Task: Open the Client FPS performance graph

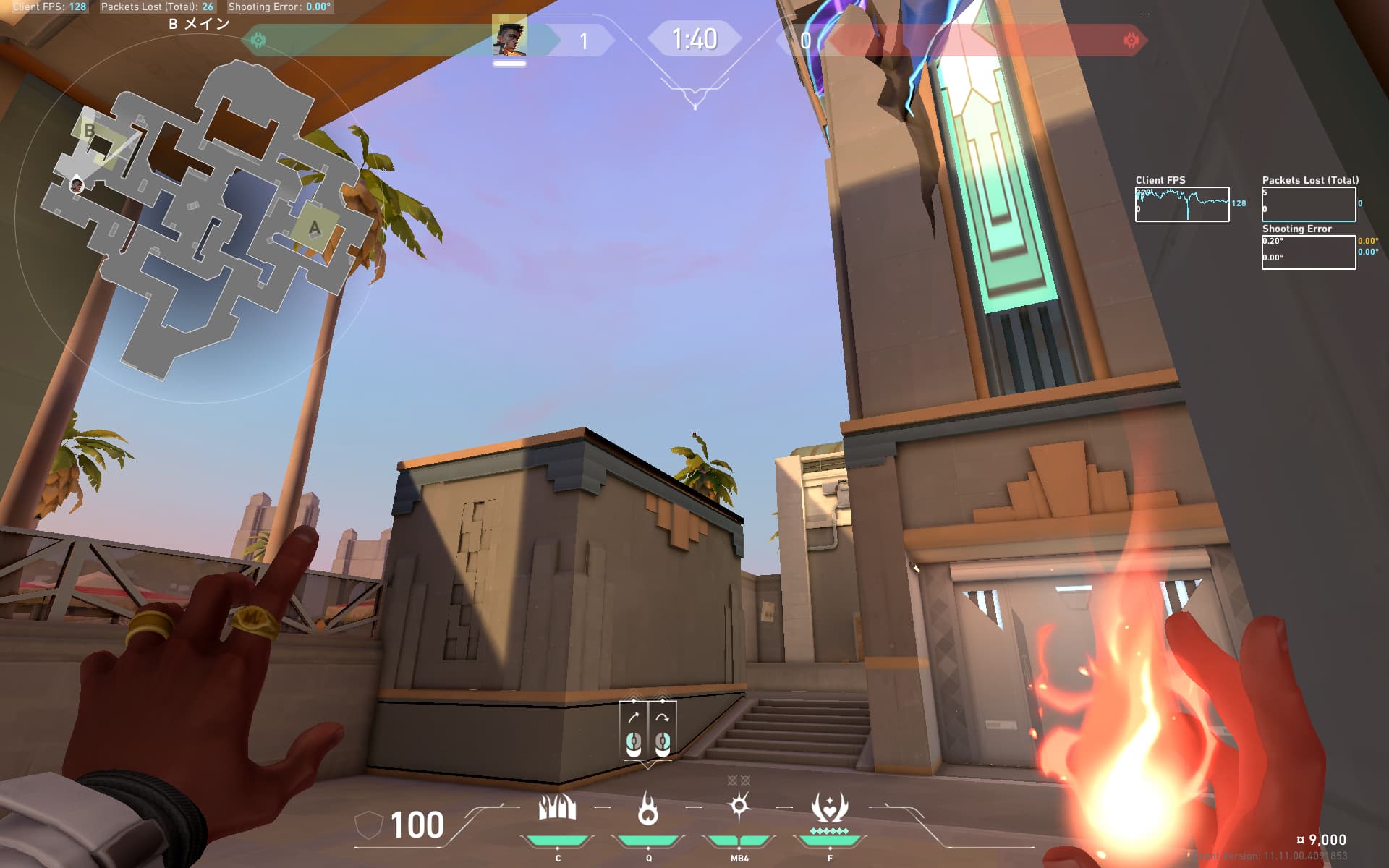Action: pyautogui.click(x=1181, y=204)
